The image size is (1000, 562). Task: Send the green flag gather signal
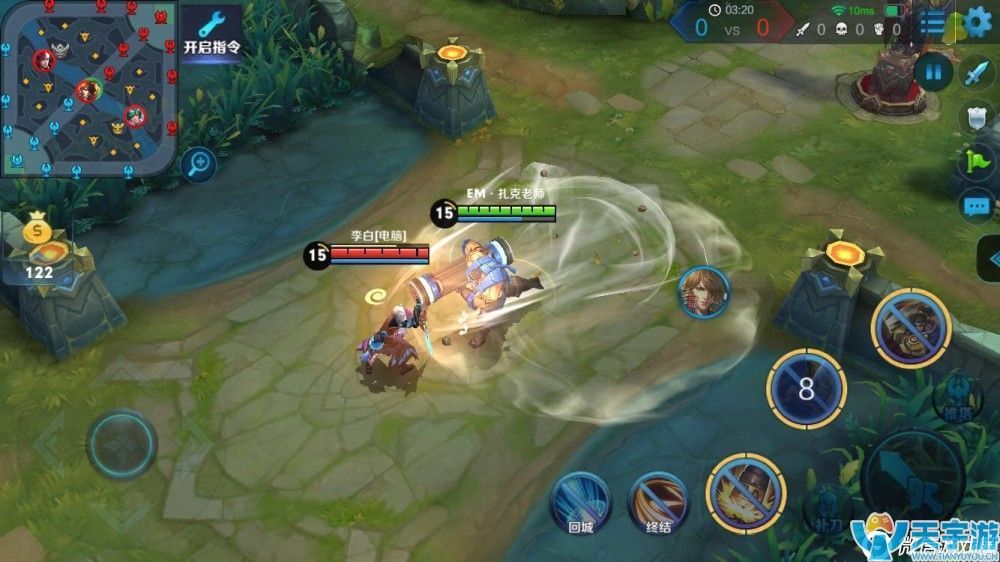(976, 162)
